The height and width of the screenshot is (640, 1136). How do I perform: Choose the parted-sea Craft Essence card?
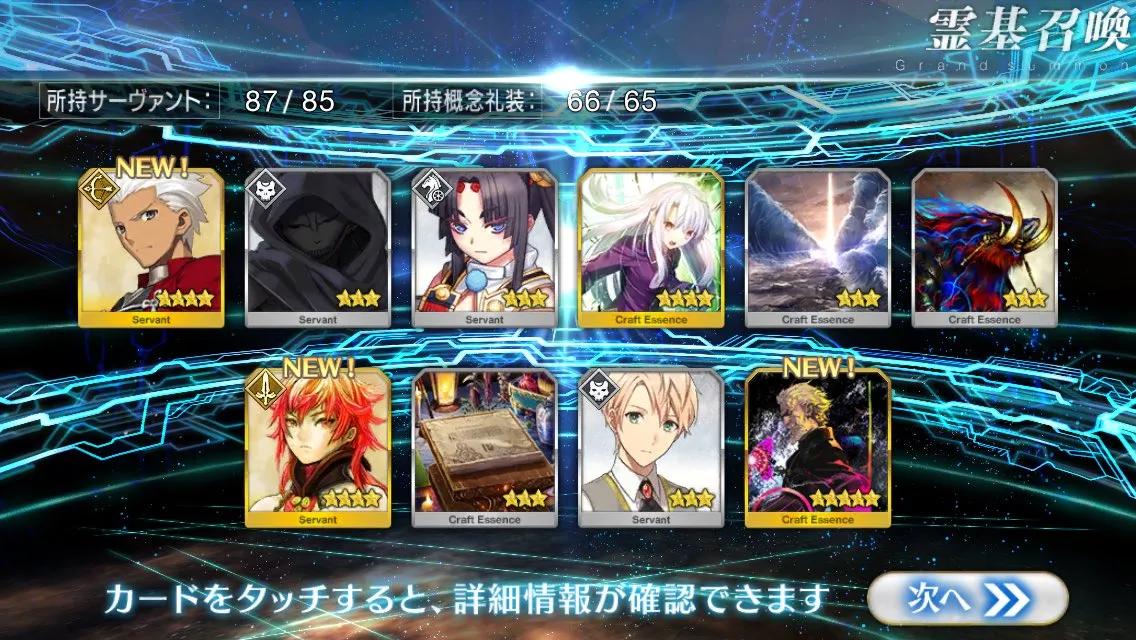818,248
